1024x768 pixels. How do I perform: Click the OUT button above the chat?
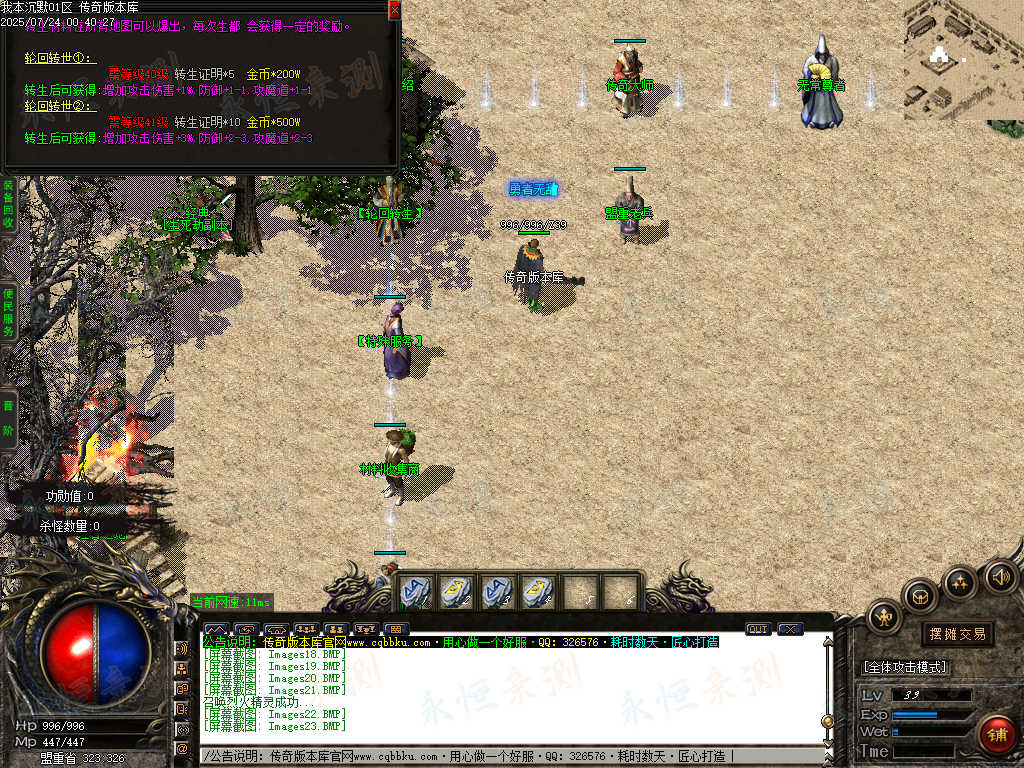coord(758,629)
